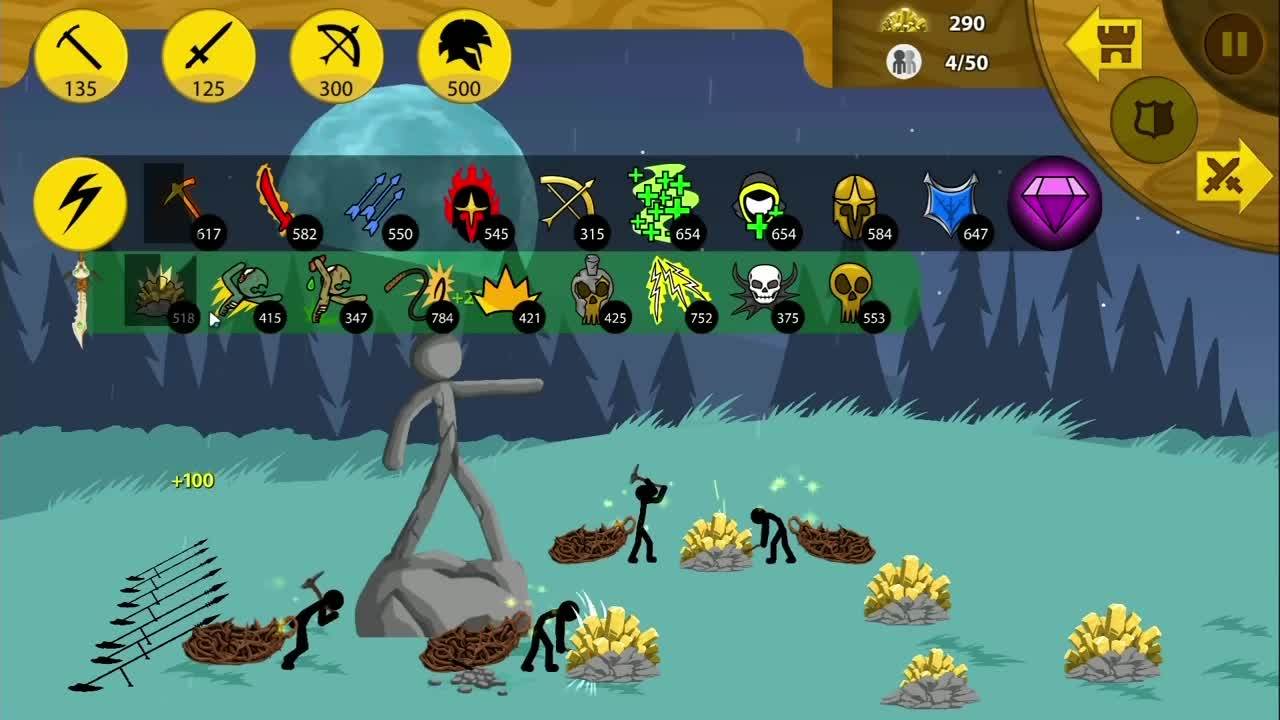Train a miner for 135 gold
This screenshot has width=1280, height=720.
click(x=80, y=56)
